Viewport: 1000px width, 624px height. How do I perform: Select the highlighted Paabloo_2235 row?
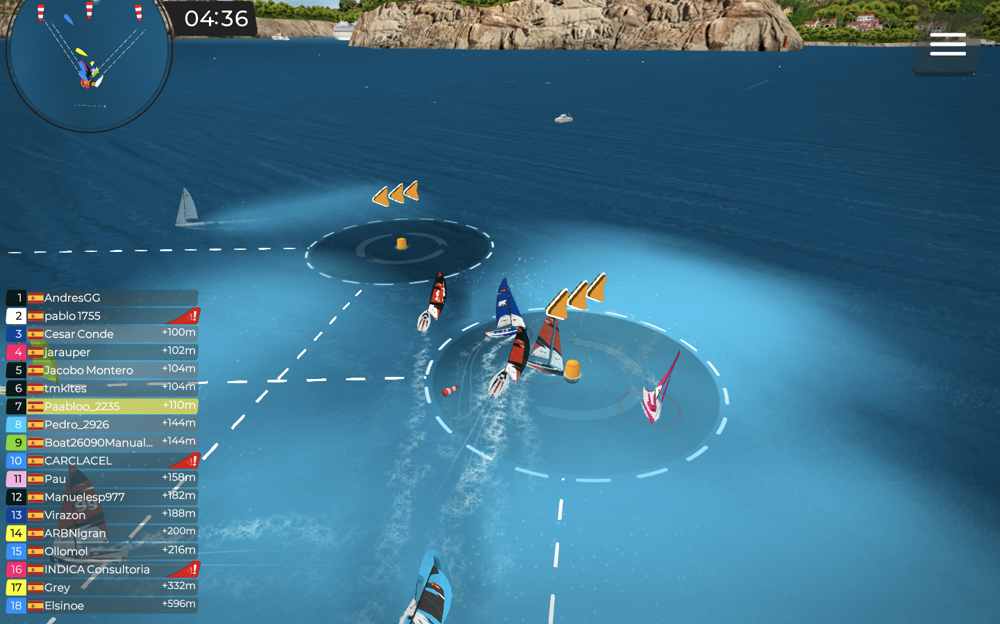(x=102, y=407)
